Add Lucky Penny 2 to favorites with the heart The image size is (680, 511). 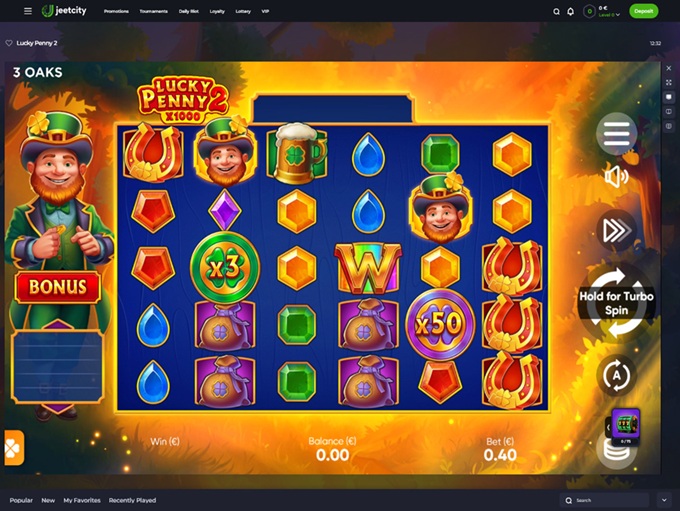click(9, 43)
